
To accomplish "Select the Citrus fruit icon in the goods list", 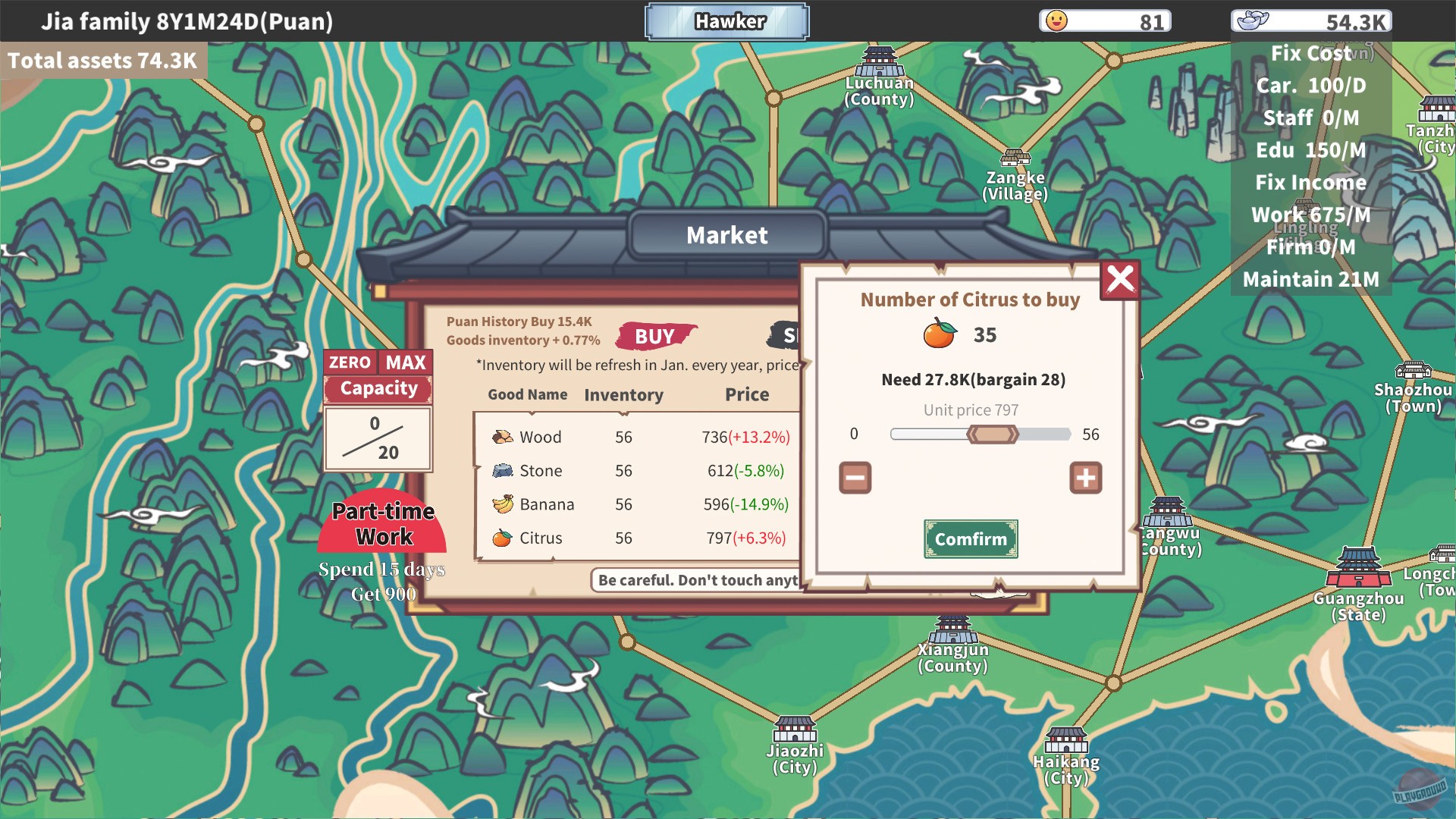I will tap(502, 538).
